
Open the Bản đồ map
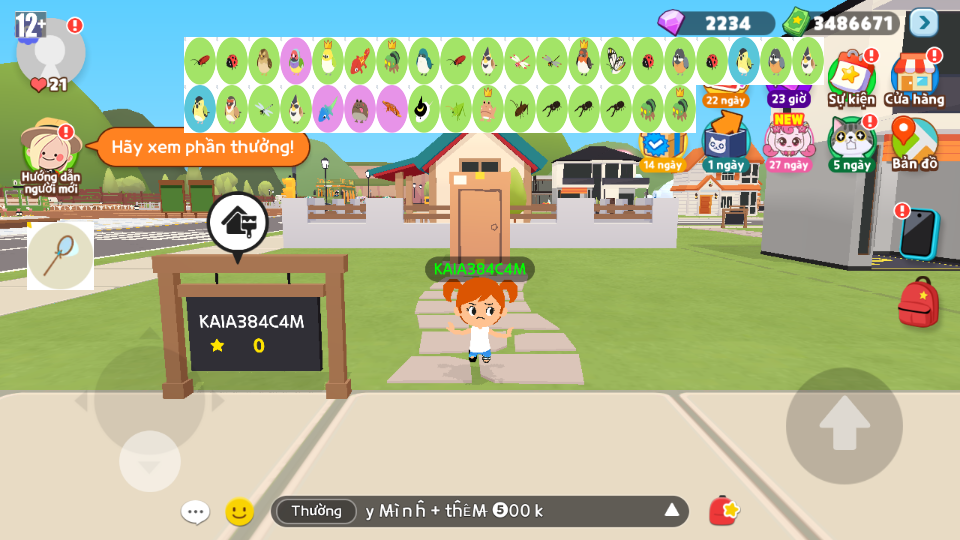click(x=914, y=142)
